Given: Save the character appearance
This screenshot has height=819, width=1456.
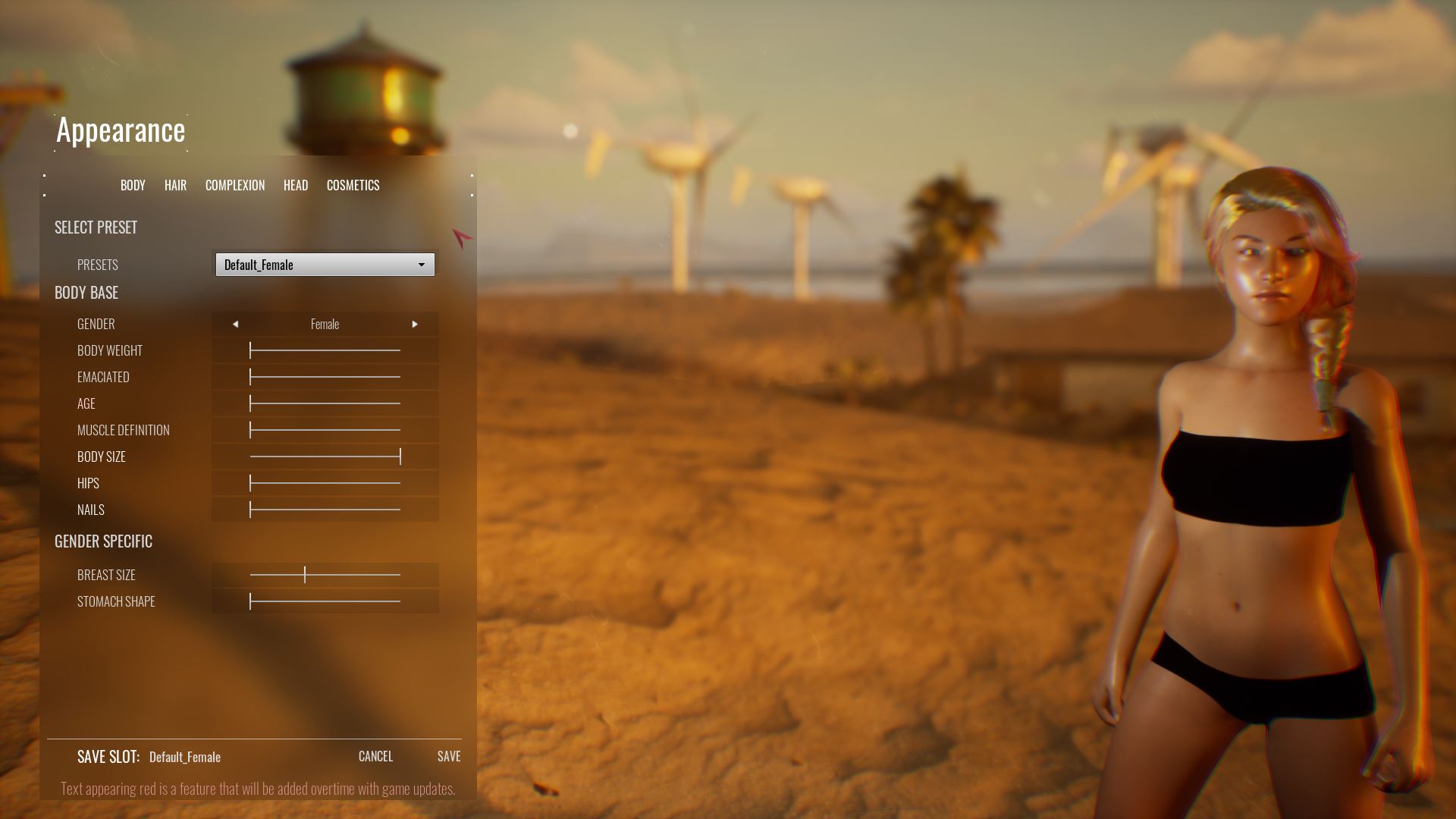Looking at the screenshot, I should [449, 756].
